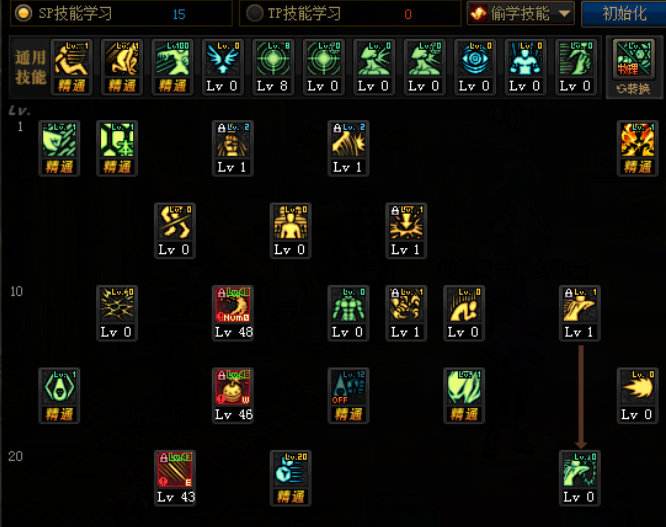Toggle the 转换 physical conversion button
The height and width of the screenshot is (527, 666).
(632, 66)
